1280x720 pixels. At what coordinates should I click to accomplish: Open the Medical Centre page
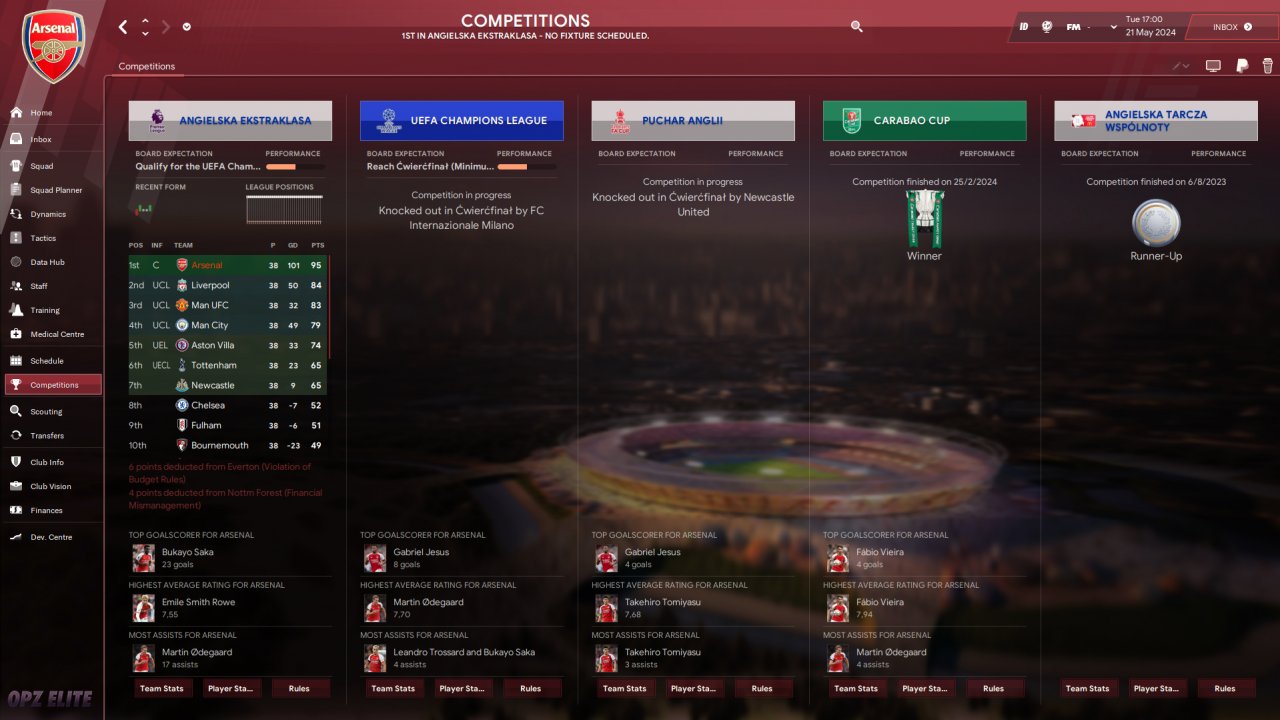[x=57, y=334]
